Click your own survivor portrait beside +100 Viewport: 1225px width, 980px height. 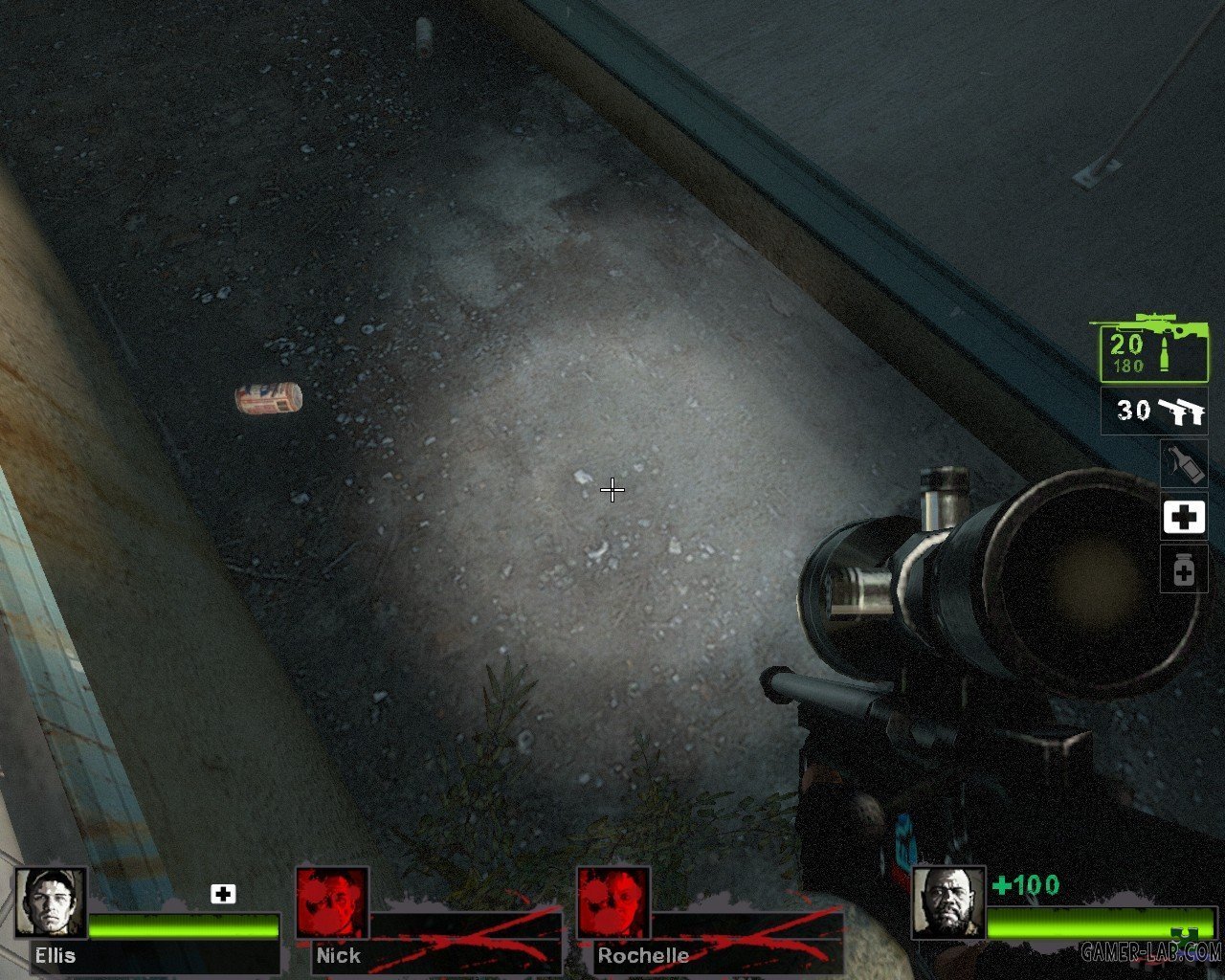947,903
